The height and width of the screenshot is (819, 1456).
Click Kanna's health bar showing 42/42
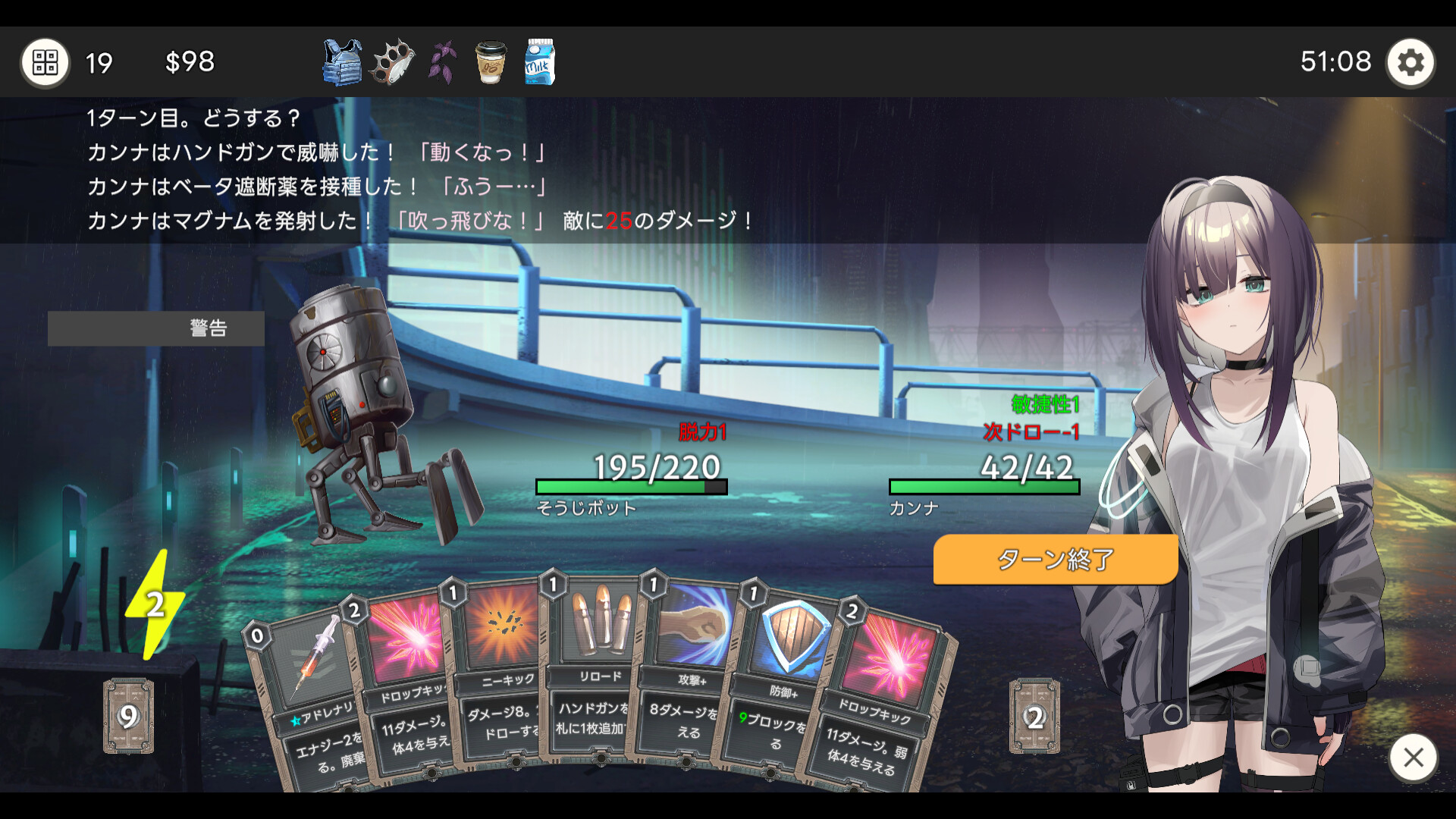(984, 486)
